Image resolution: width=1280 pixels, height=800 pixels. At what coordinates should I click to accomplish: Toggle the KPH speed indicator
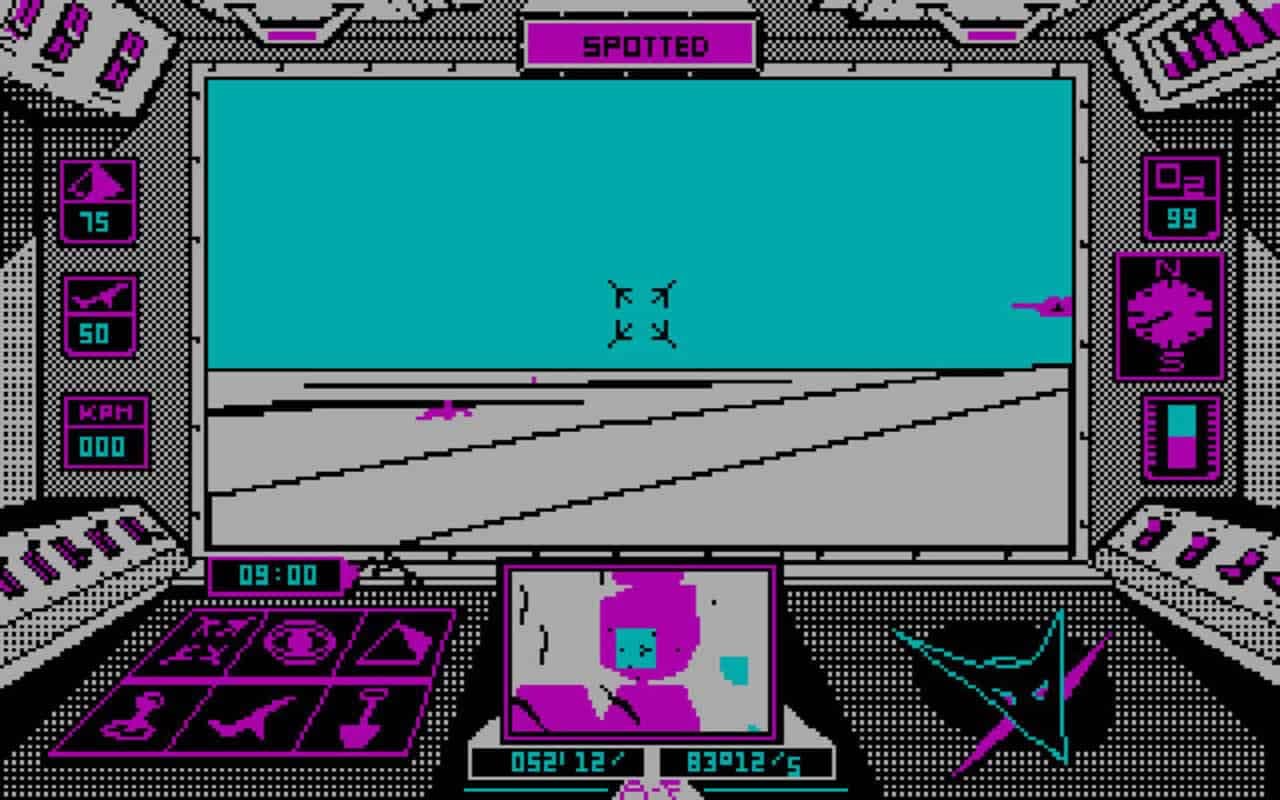[x=105, y=425]
